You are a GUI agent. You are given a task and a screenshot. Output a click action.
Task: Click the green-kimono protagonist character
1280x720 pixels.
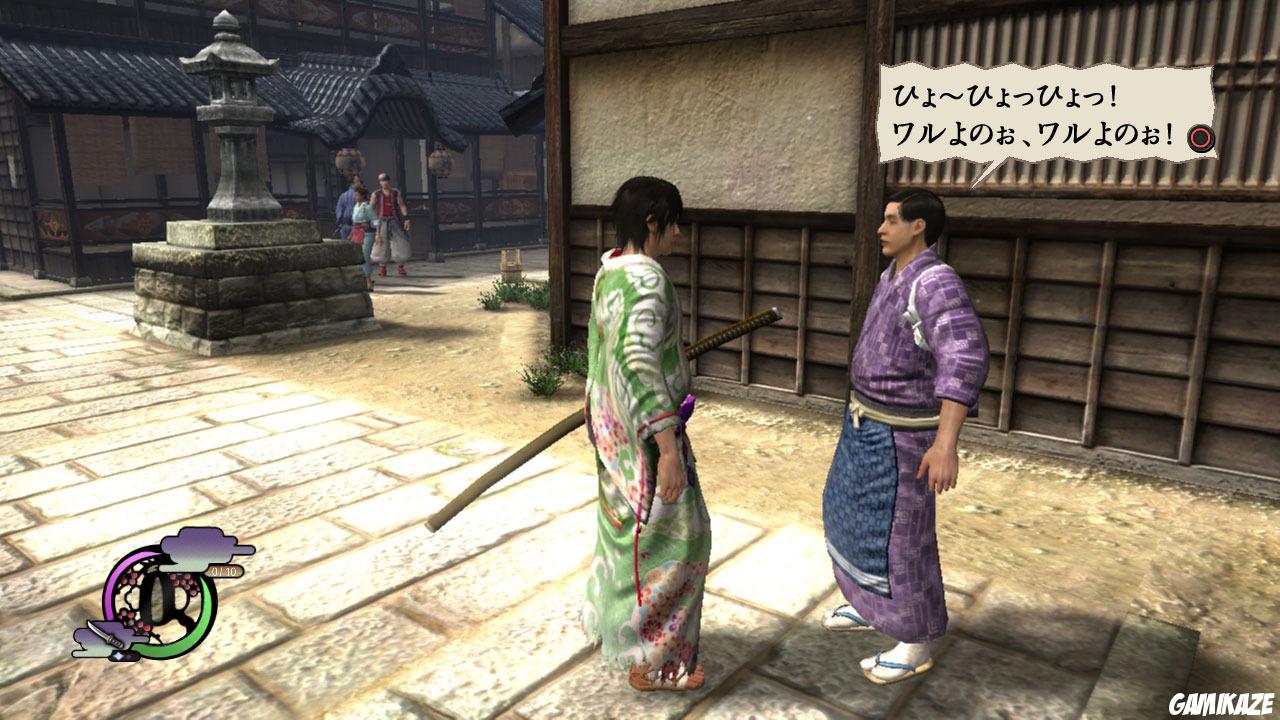coord(640,420)
